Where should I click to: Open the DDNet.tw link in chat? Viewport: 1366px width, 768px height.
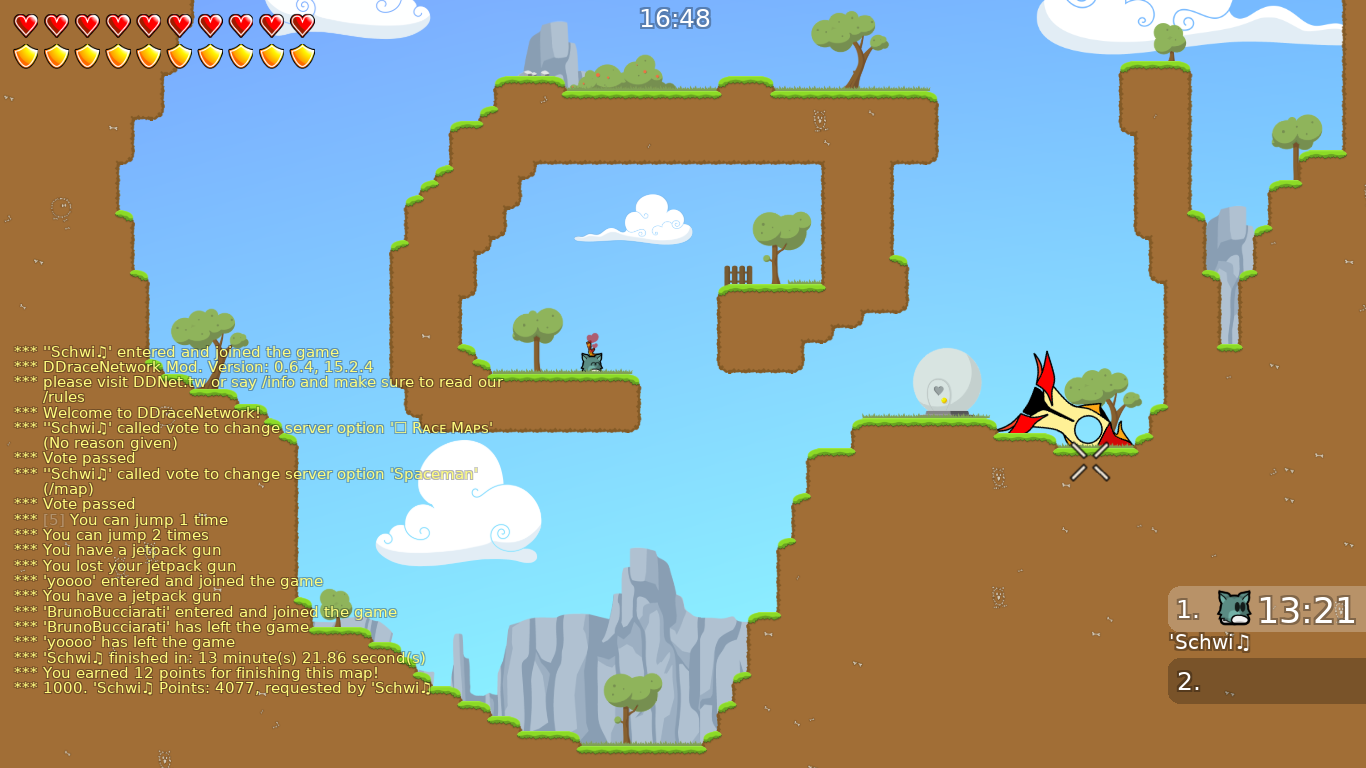pos(168,382)
